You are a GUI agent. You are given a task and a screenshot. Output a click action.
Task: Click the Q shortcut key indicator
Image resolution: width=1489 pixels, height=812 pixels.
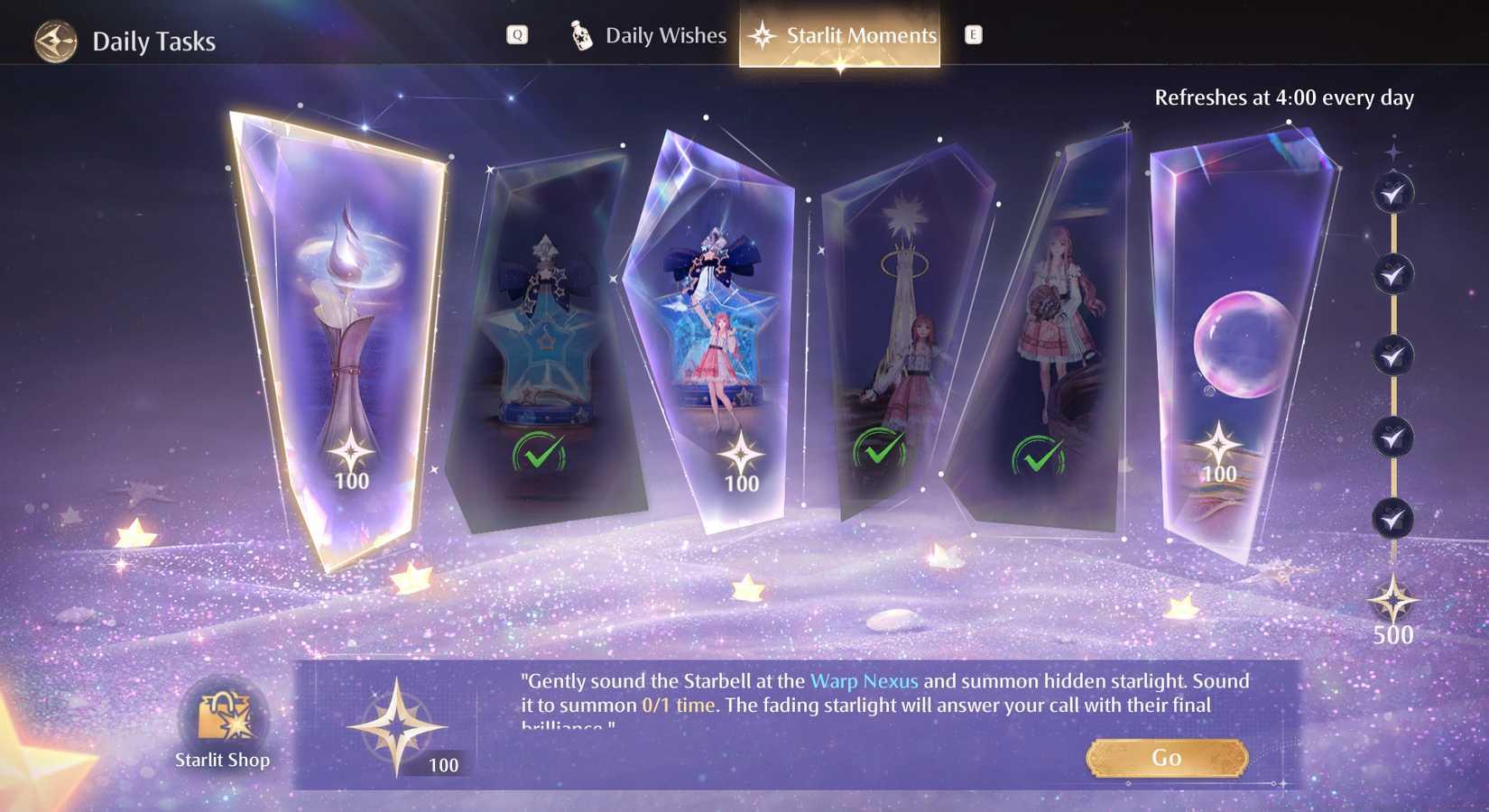click(515, 34)
